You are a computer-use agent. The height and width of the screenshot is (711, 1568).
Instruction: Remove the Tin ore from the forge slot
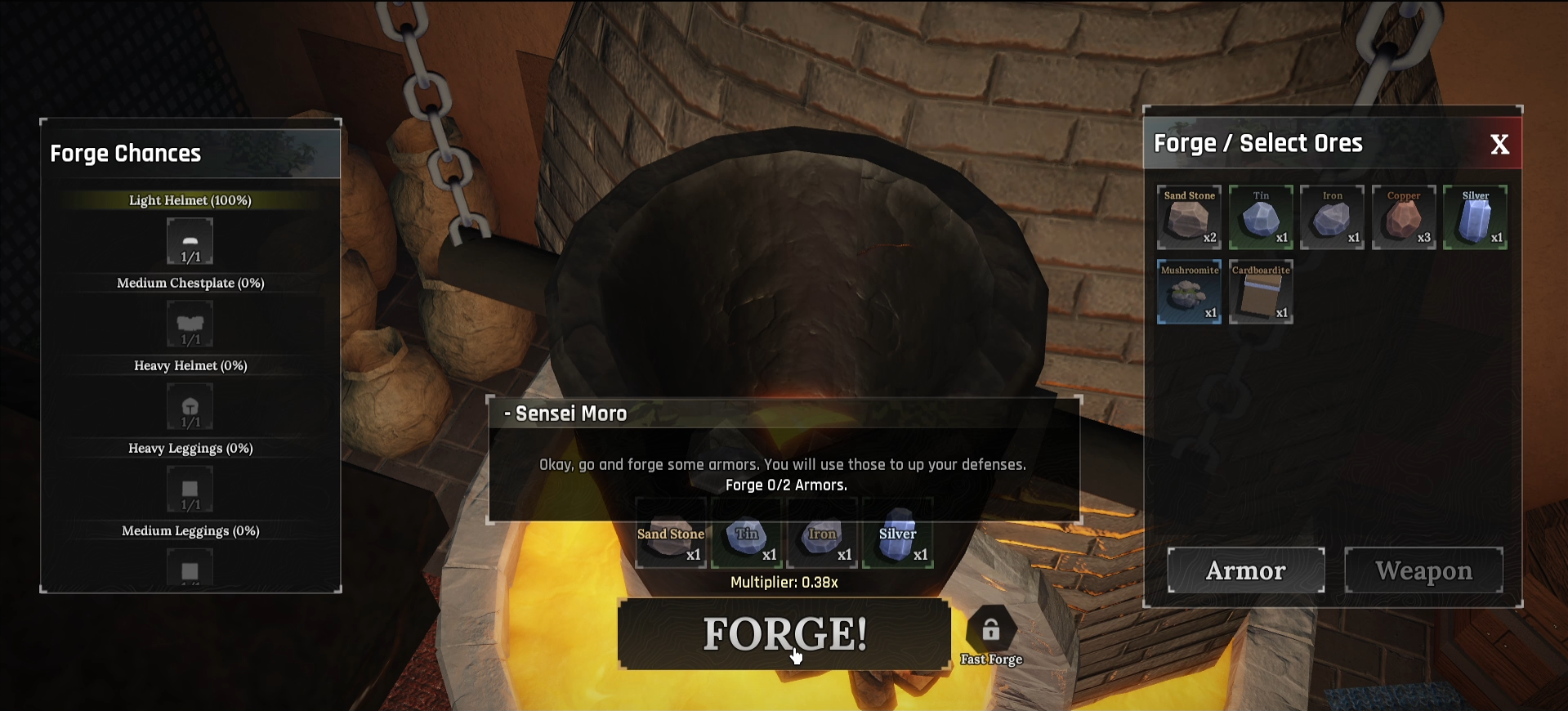(746, 534)
